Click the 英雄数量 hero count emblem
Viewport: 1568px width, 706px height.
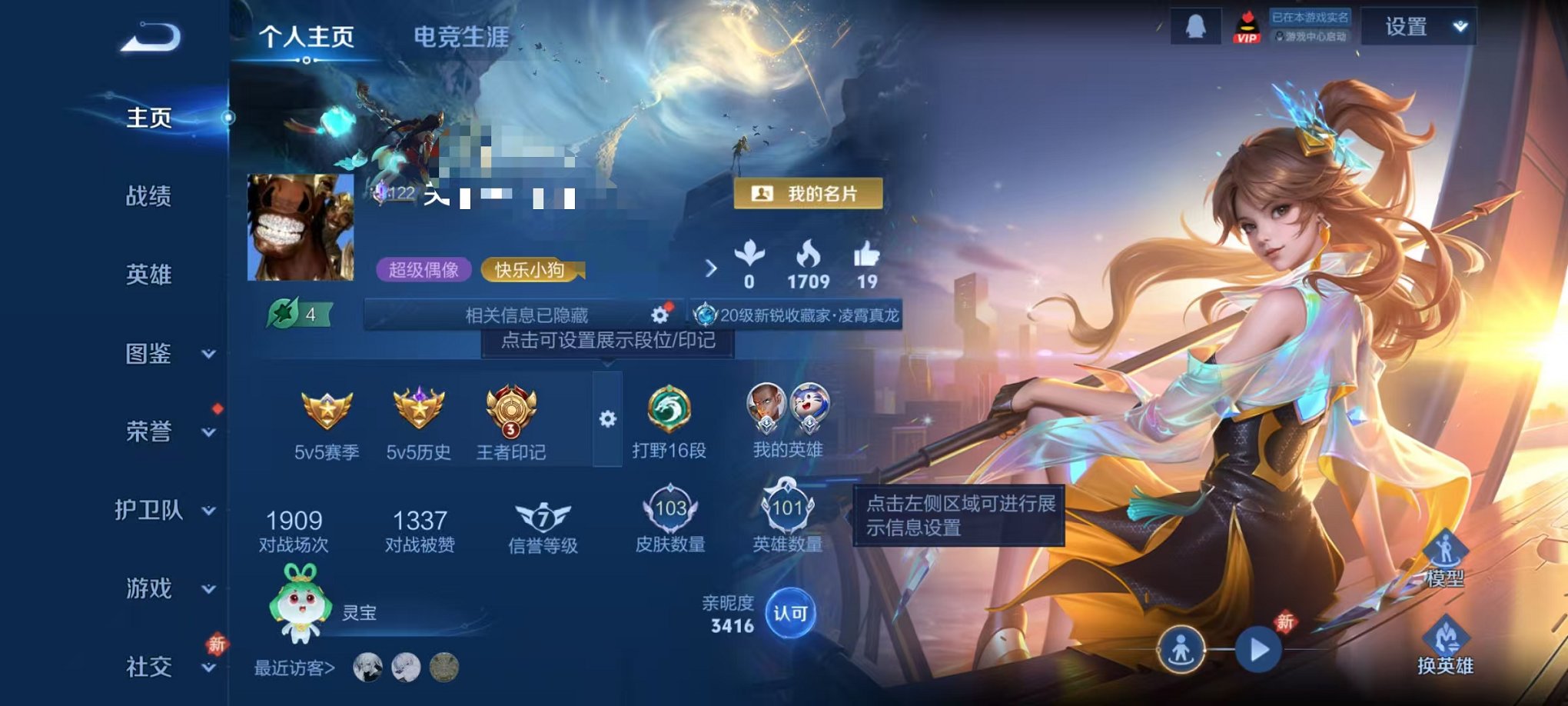click(787, 508)
